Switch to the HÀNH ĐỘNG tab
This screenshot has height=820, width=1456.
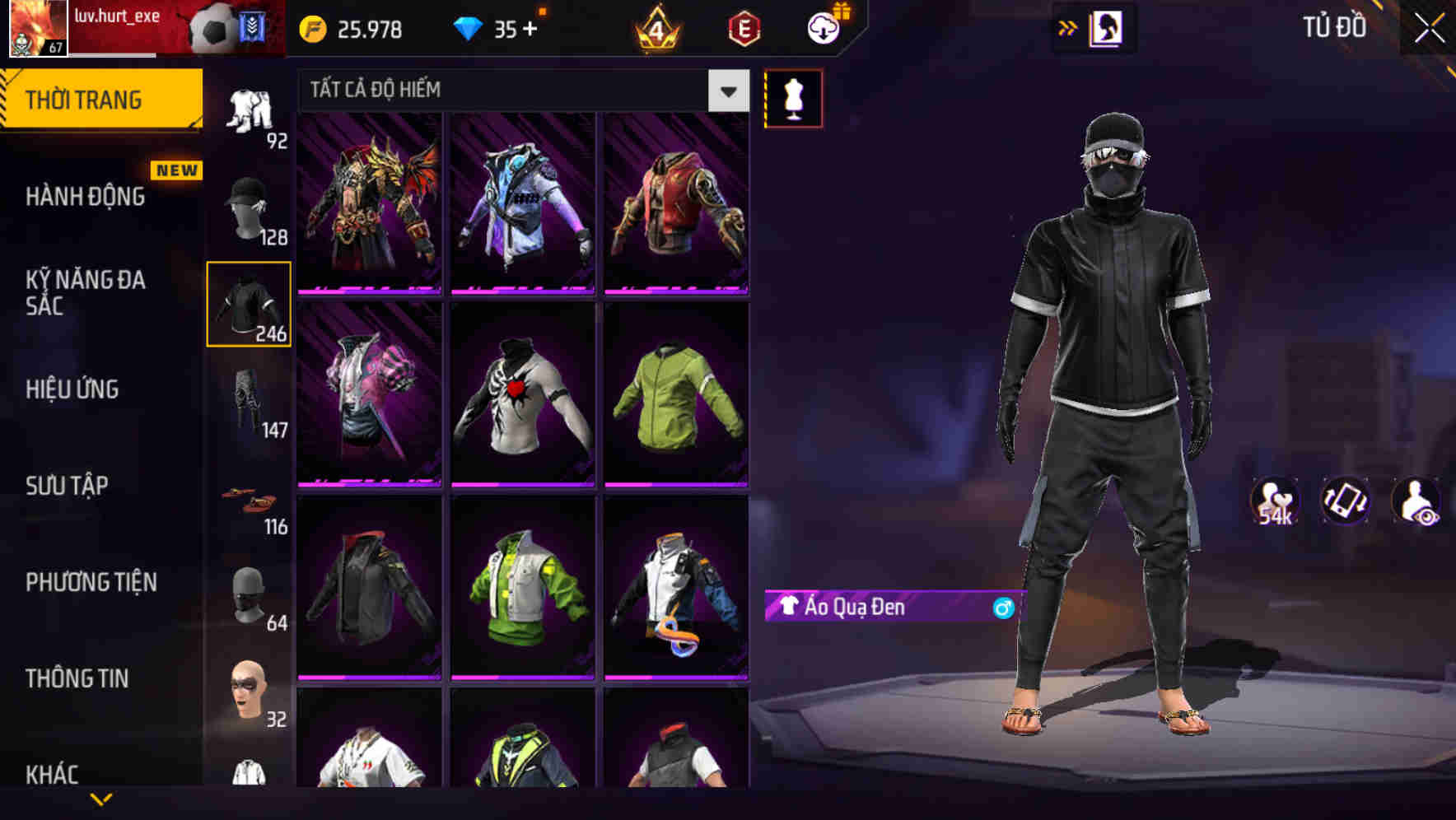point(87,197)
